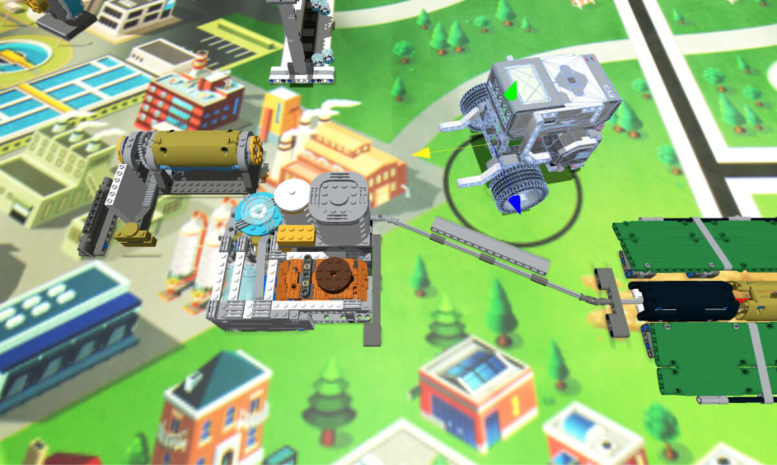Select the yellow arrow gizmo handle
This screenshot has width=777, height=465.
pyautogui.click(x=422, y=153)
